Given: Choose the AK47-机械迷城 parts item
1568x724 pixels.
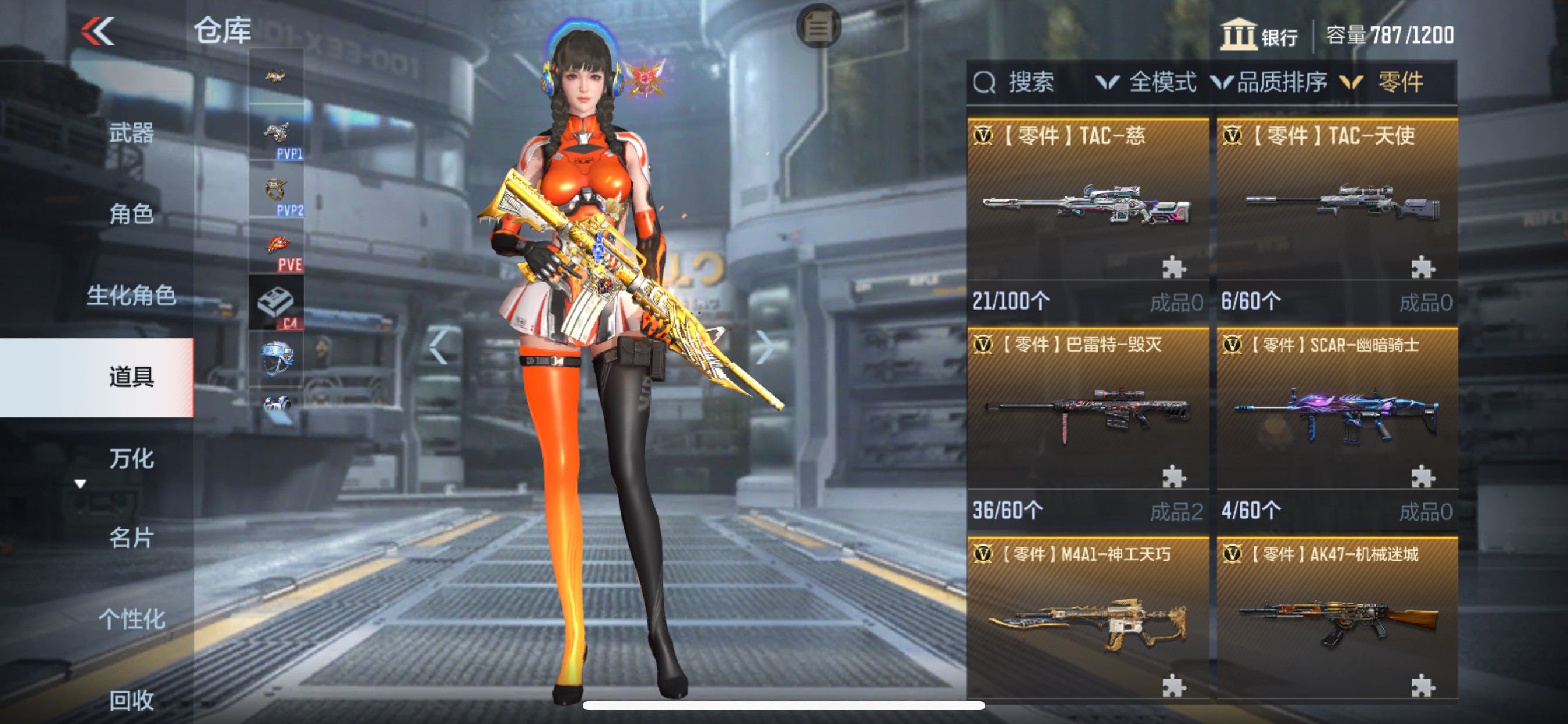Looking at the screenshot, I should (1336, 617).
